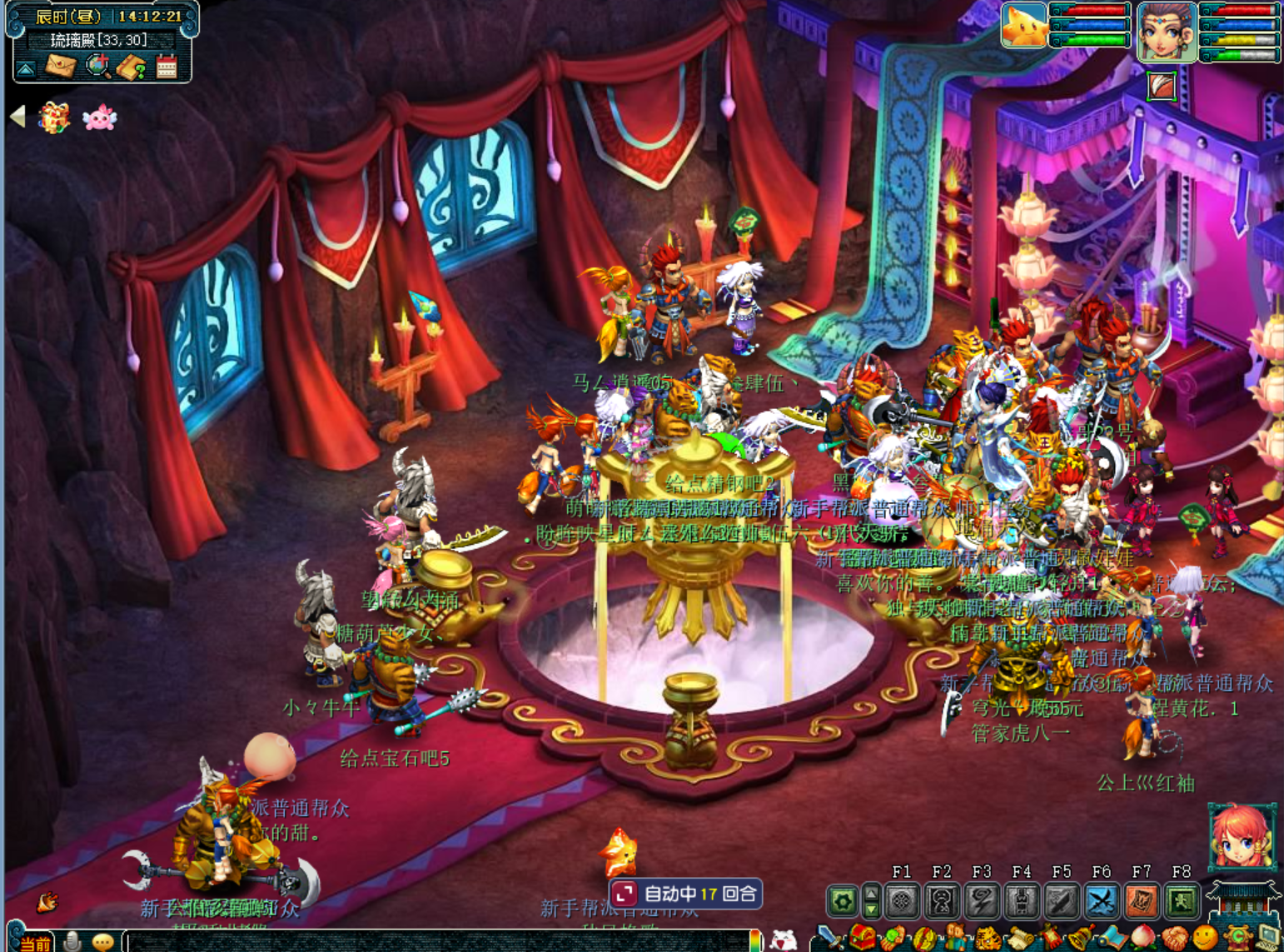
Task: Click the red-haired girl portrait
Action: coord(1242,836)
